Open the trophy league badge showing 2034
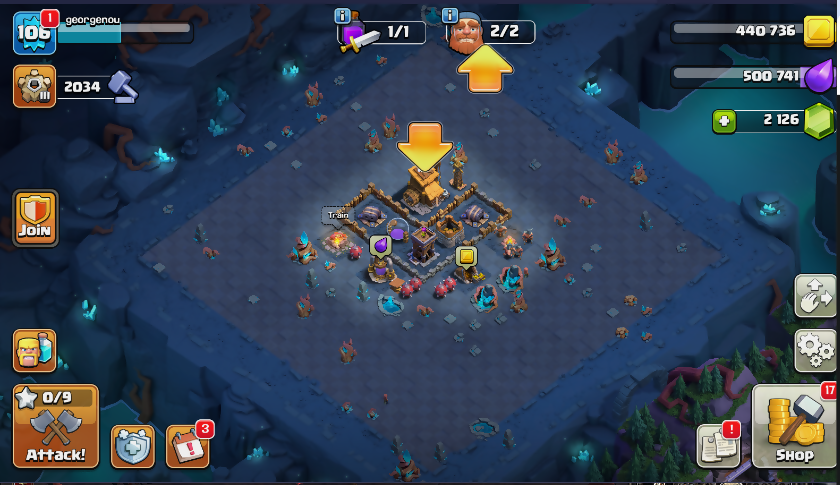This screenshot has height=485, width=840. (x=34, y=87)
